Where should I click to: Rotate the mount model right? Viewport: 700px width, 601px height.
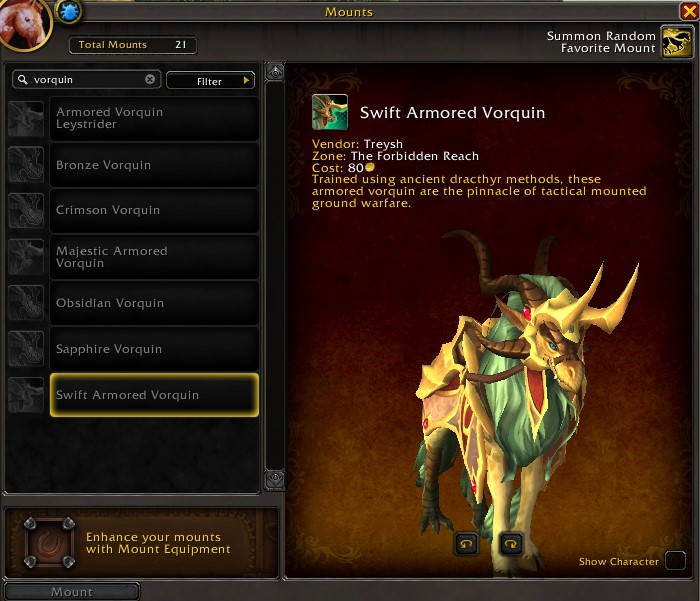[x=511, y=544]
